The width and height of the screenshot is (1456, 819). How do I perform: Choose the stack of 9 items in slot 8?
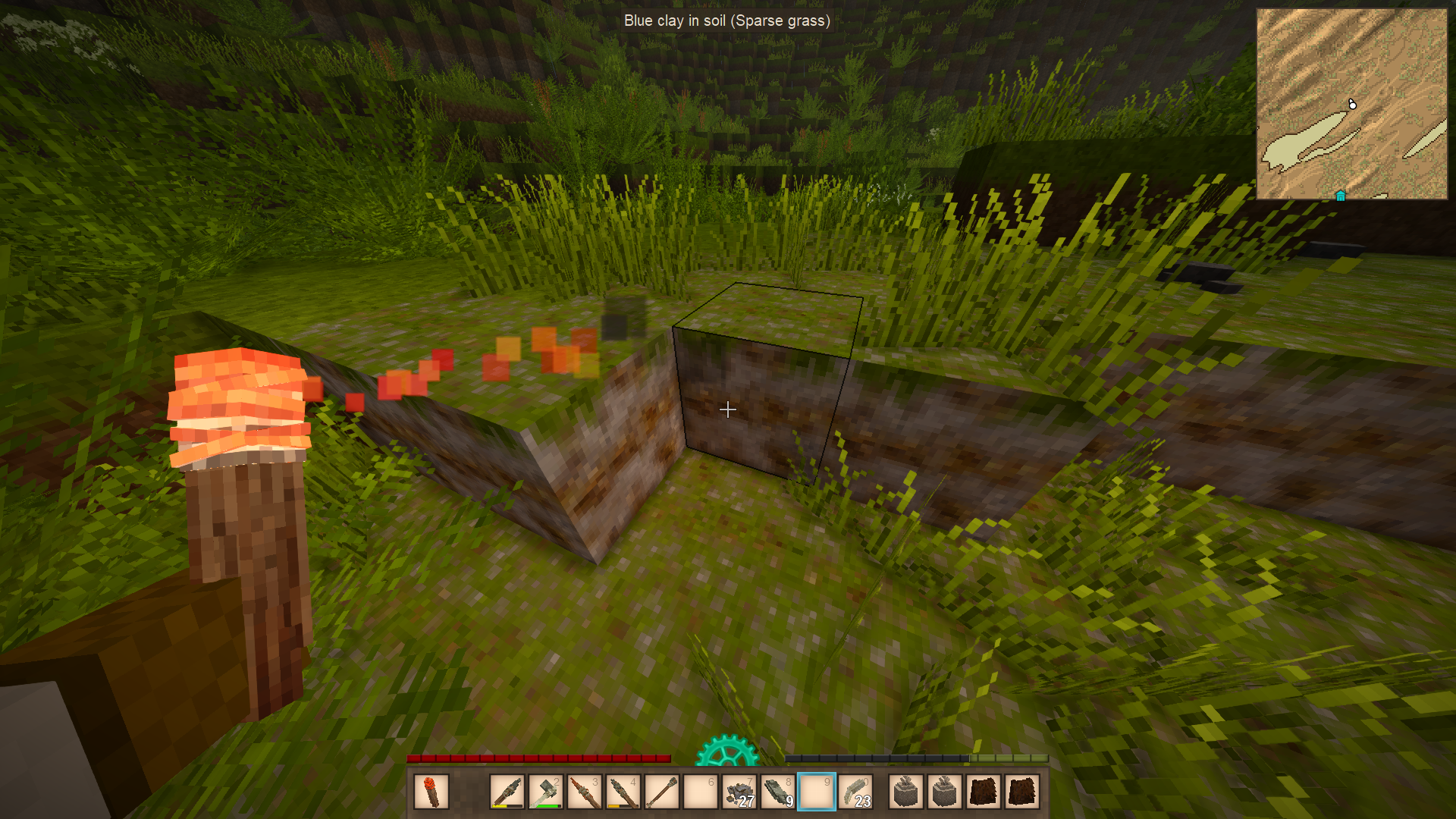(778, 792)
